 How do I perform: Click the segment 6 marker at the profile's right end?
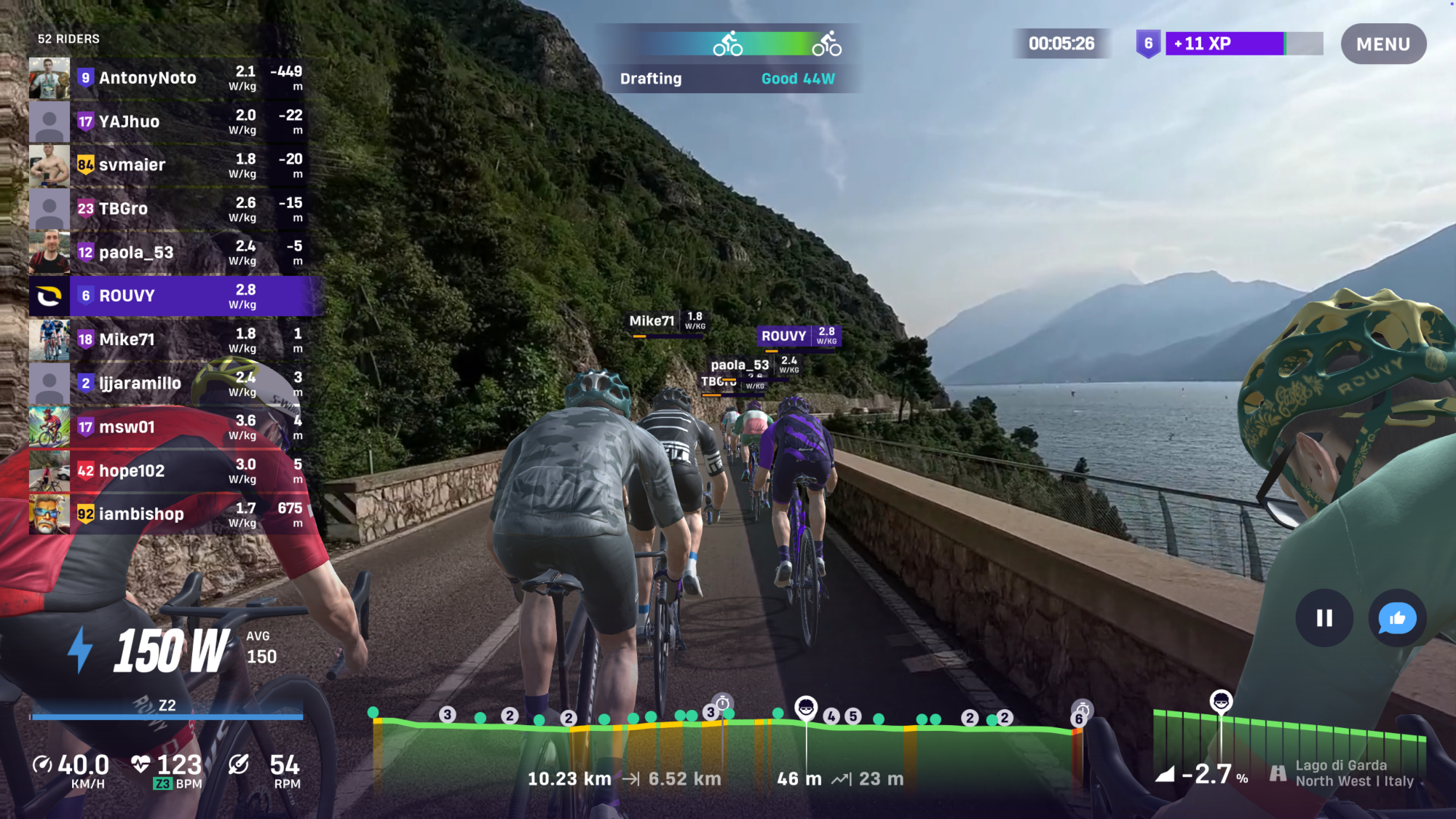click(1079, 719)
